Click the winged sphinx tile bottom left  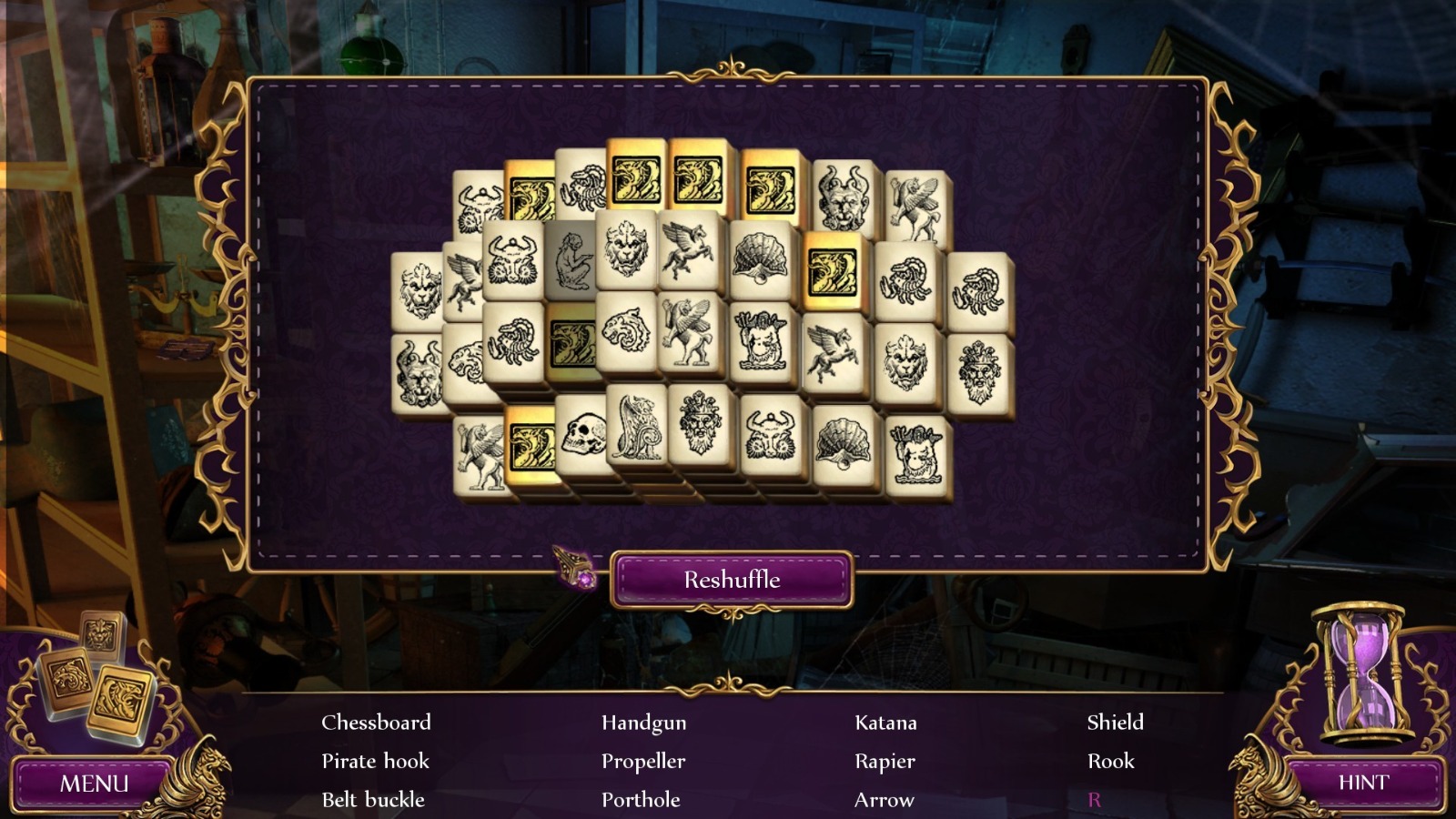click(481, 452)
